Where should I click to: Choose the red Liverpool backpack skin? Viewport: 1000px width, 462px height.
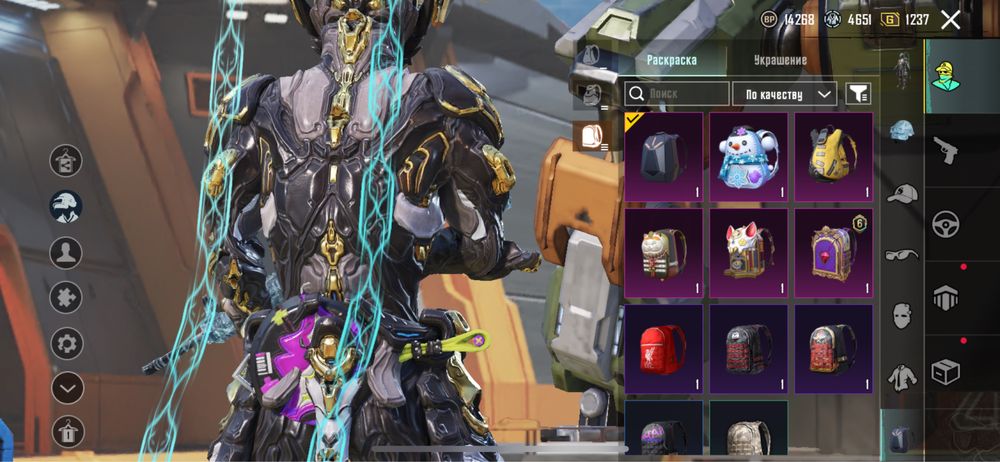click(663, 349)
